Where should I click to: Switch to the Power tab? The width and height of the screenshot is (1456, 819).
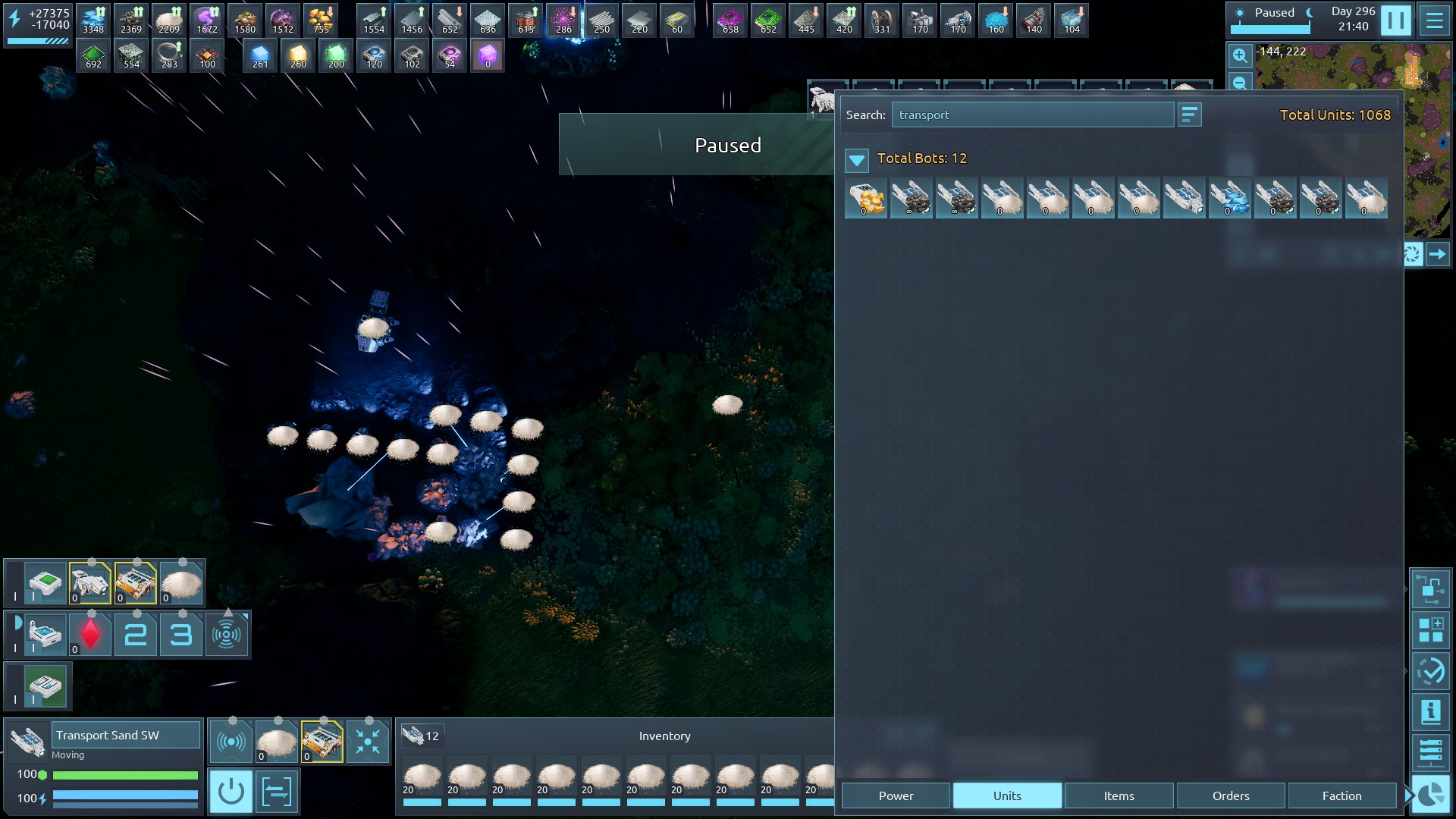(x=896, y=795)
